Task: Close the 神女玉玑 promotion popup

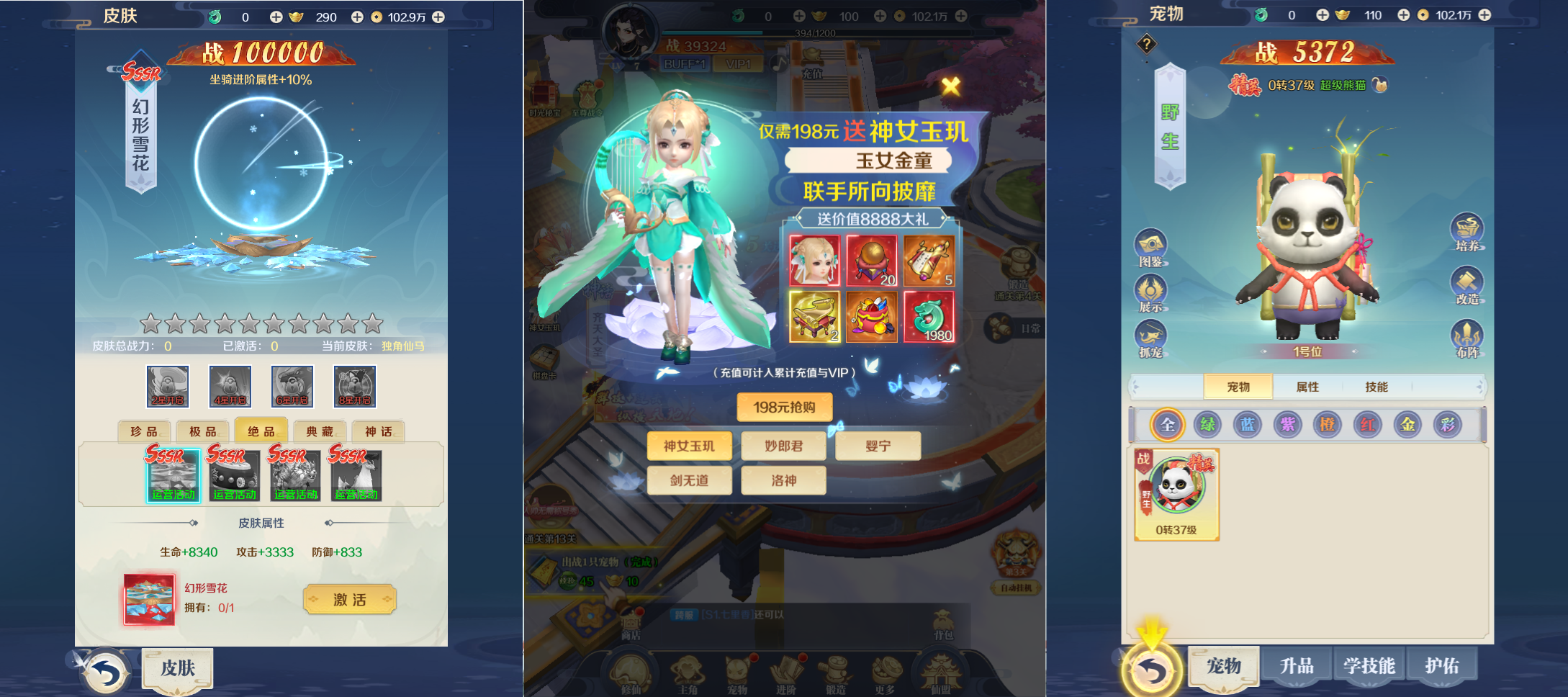Action: [951, 86]
